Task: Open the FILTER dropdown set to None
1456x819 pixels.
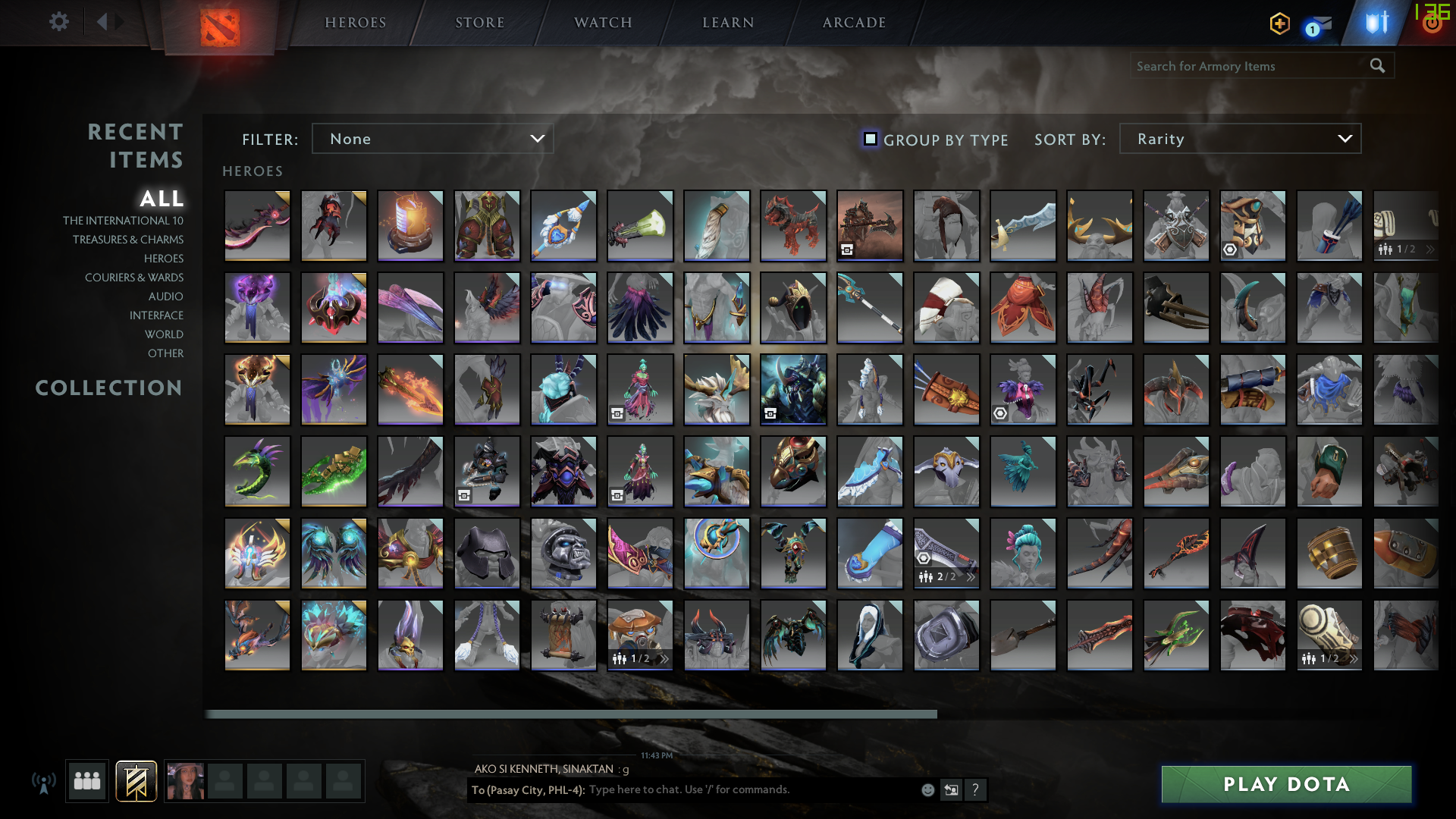Action: point(432,139)
